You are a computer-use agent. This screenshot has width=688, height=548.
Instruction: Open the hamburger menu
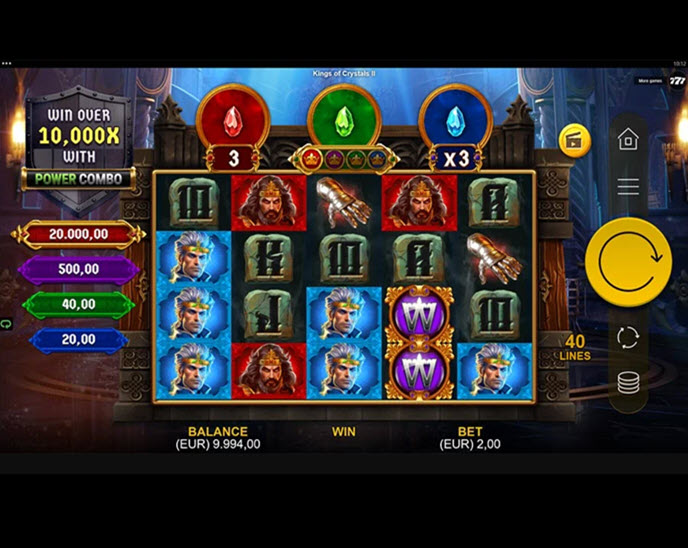pos(628,186)
